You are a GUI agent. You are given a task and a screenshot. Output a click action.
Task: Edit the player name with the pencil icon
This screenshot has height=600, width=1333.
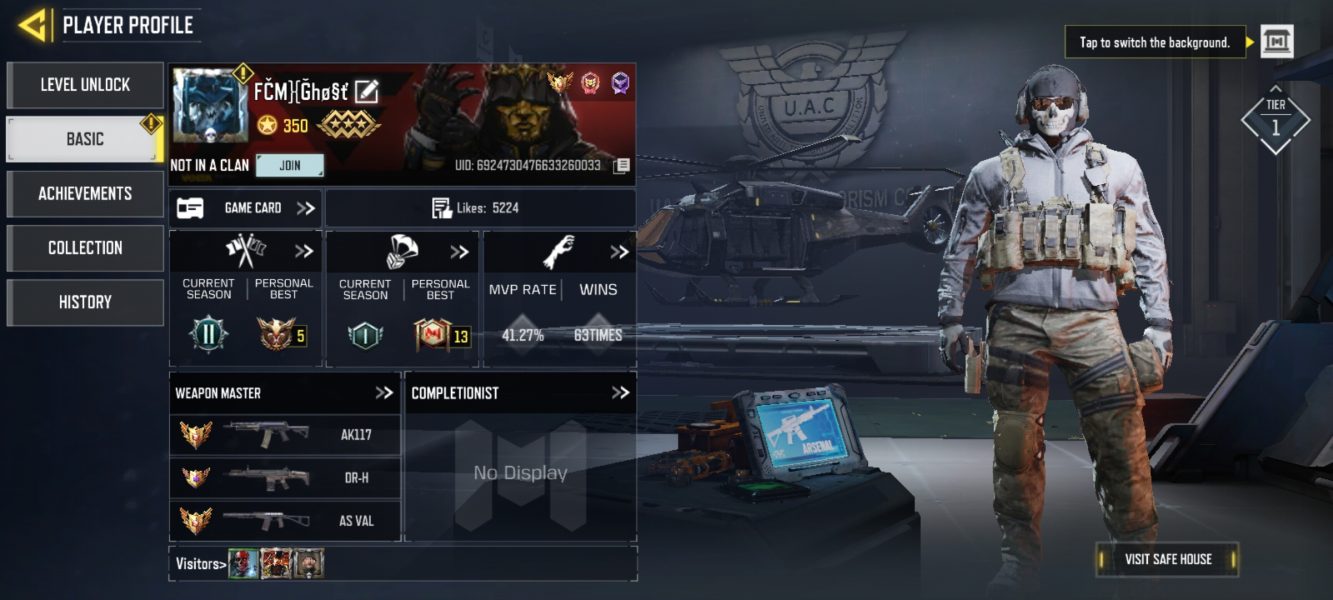366,91
